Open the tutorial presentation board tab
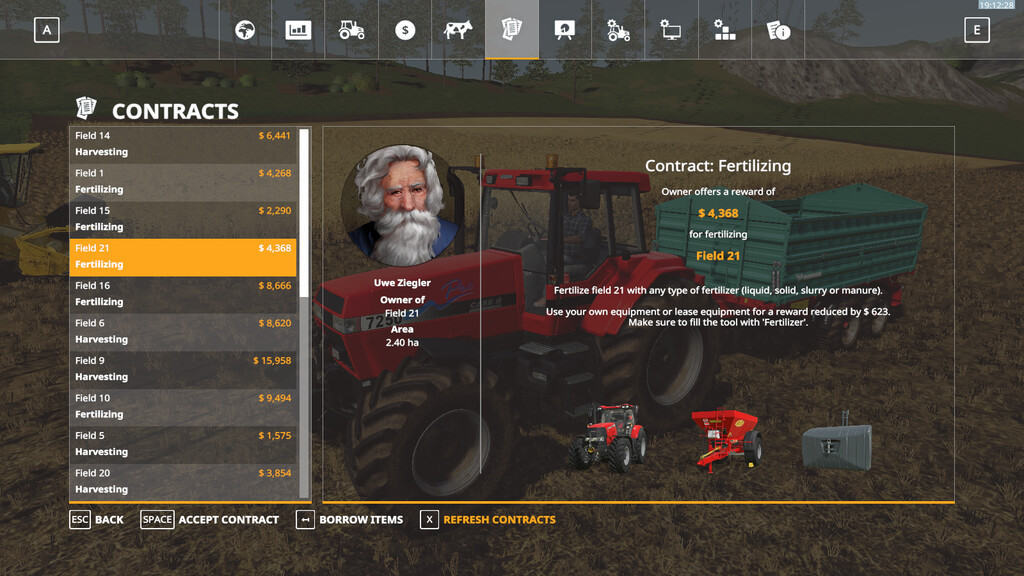The image size is (1024, 576). point(565,30)
